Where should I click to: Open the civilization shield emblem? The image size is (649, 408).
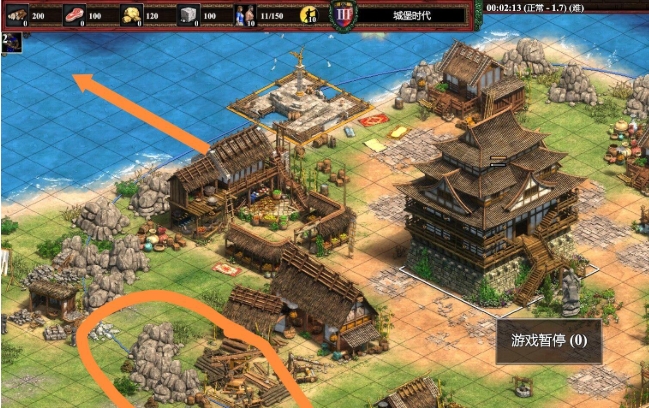pos(343,17)
